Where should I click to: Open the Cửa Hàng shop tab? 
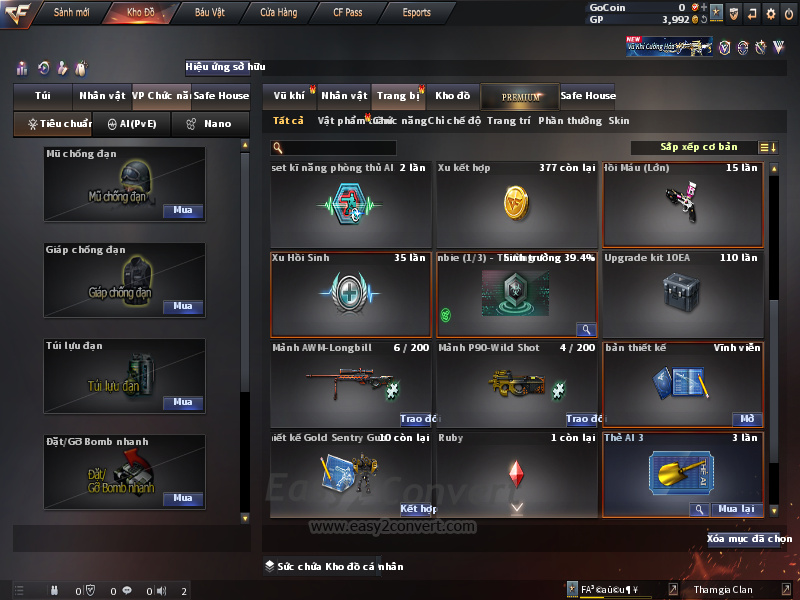tap(279, 13)
